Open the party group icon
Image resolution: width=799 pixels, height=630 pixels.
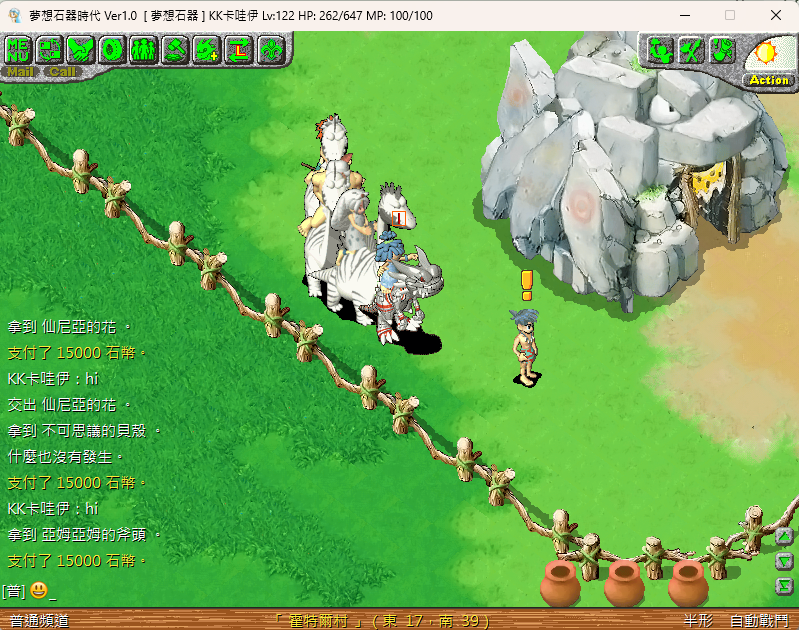(x=144, y=48)
